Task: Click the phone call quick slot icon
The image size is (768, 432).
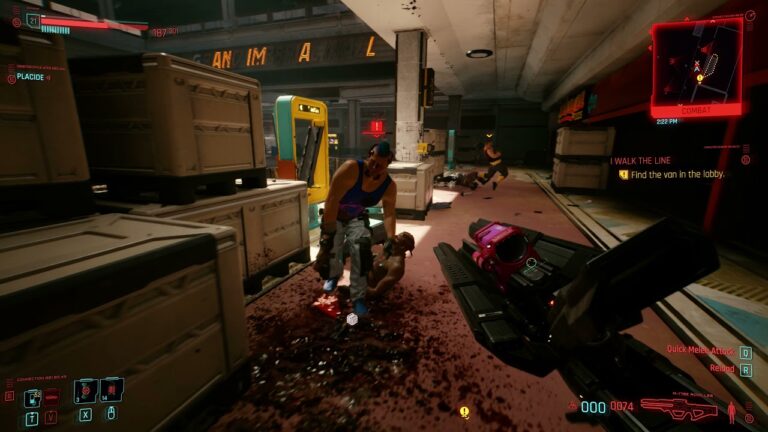Action: coord(30,397)
